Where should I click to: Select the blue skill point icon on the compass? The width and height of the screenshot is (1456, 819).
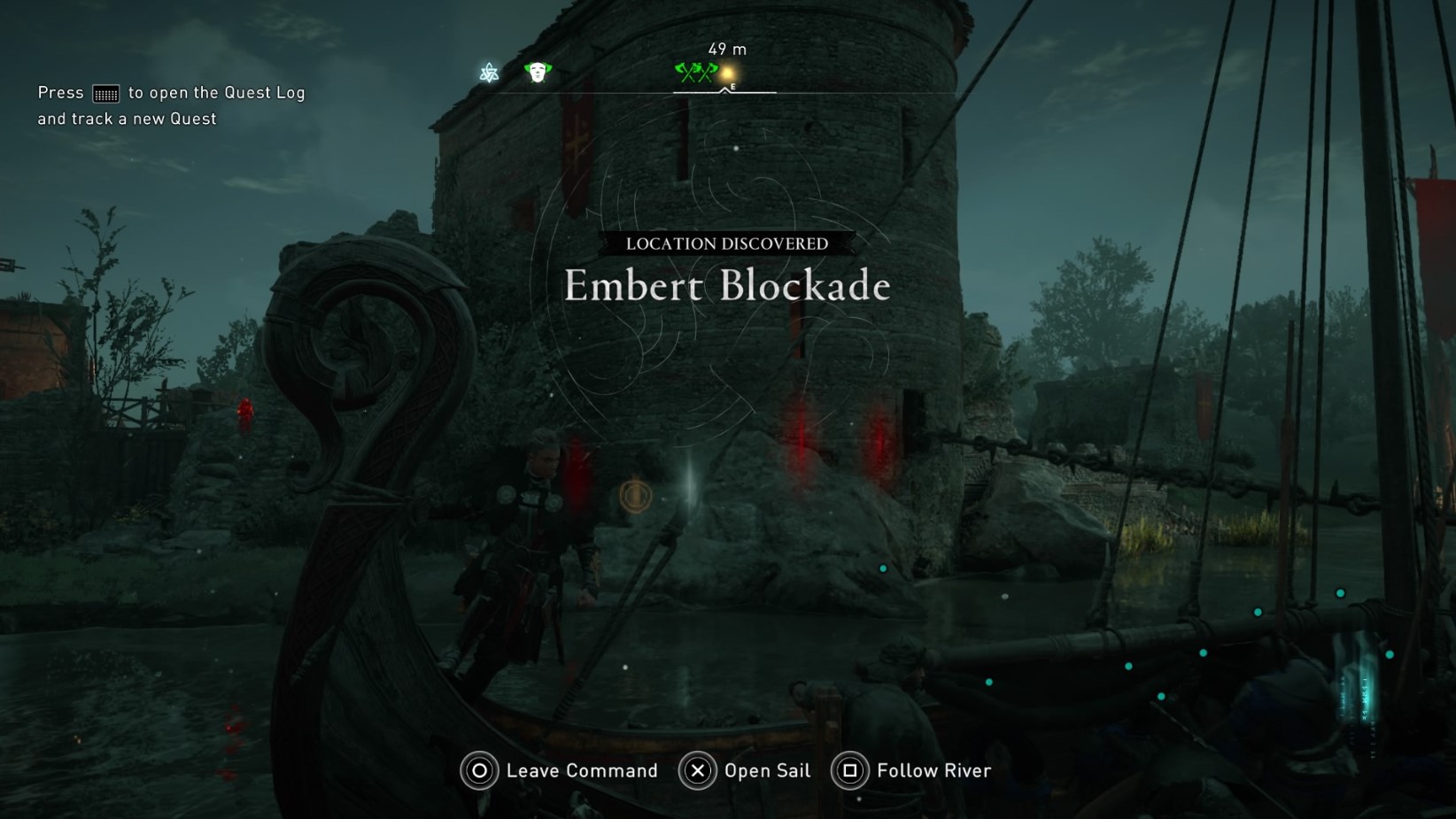(x=488, y=73)
